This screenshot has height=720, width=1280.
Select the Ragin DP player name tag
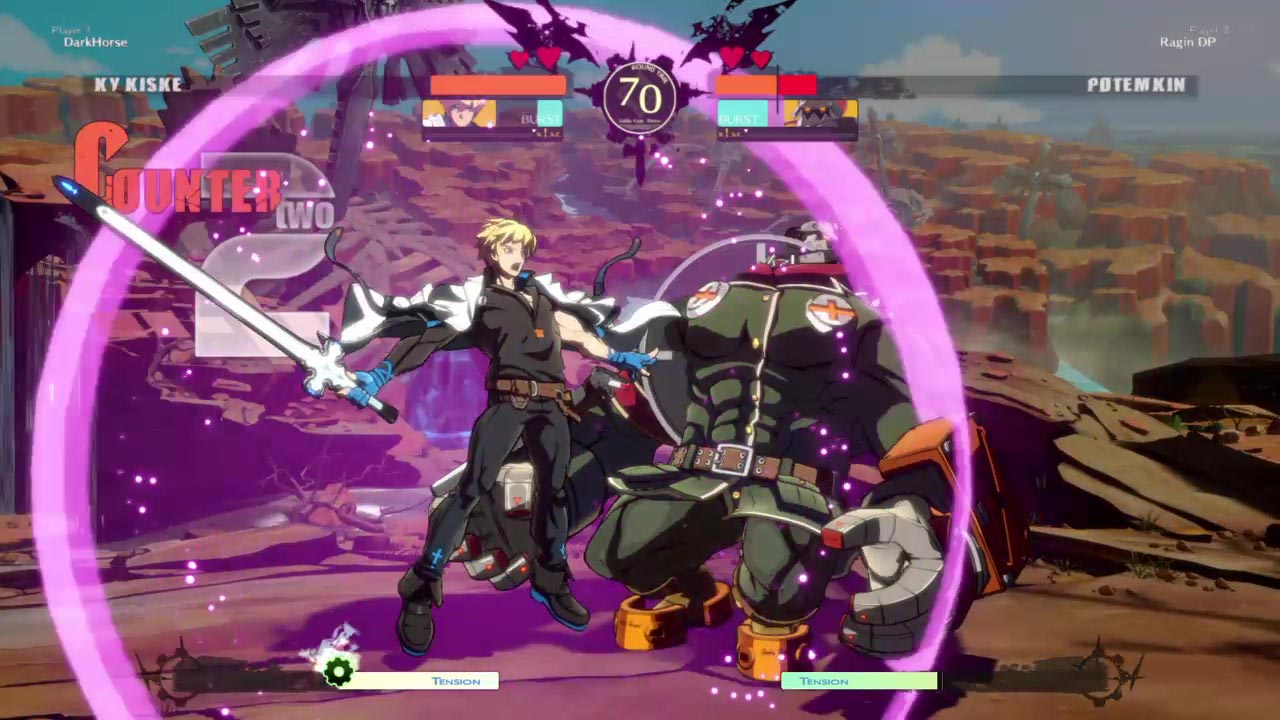[x=1185, y=43]
